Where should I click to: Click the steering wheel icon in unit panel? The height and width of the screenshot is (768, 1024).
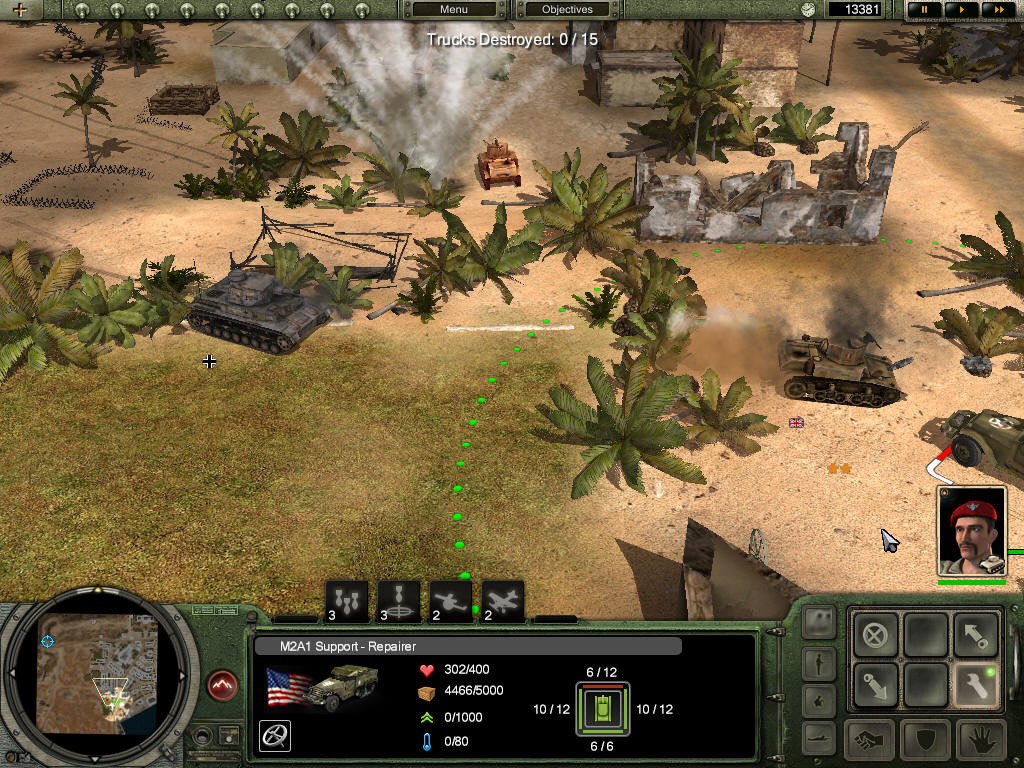point(274,736)
